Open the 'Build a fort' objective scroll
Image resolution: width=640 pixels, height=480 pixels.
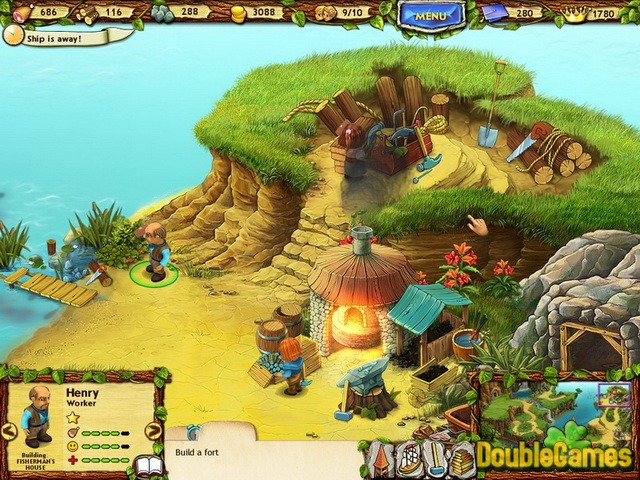click(x=260, y=455)
